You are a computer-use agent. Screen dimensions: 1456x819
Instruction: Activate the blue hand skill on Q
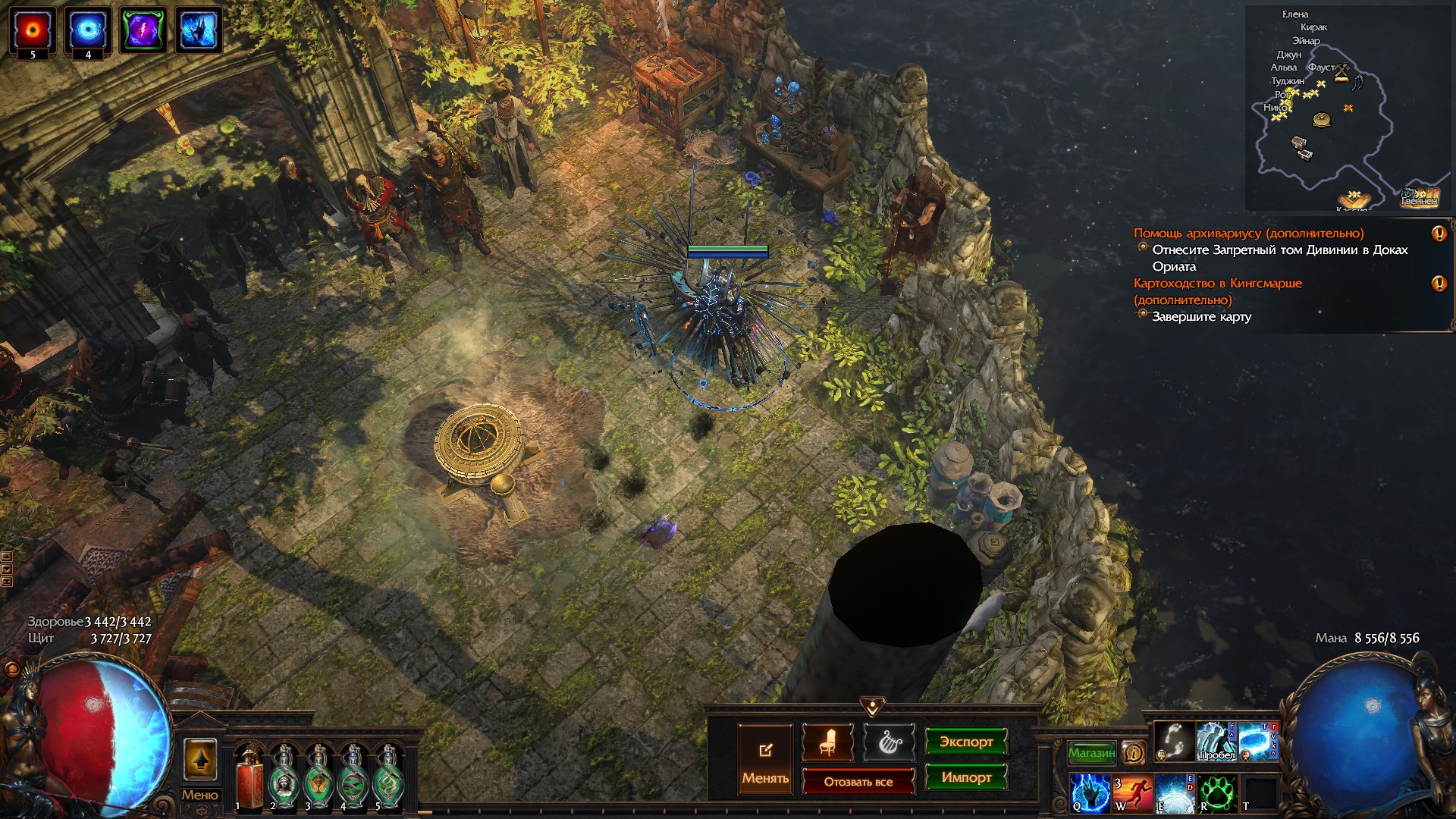pyautogui.click(x=1090, y=792)
